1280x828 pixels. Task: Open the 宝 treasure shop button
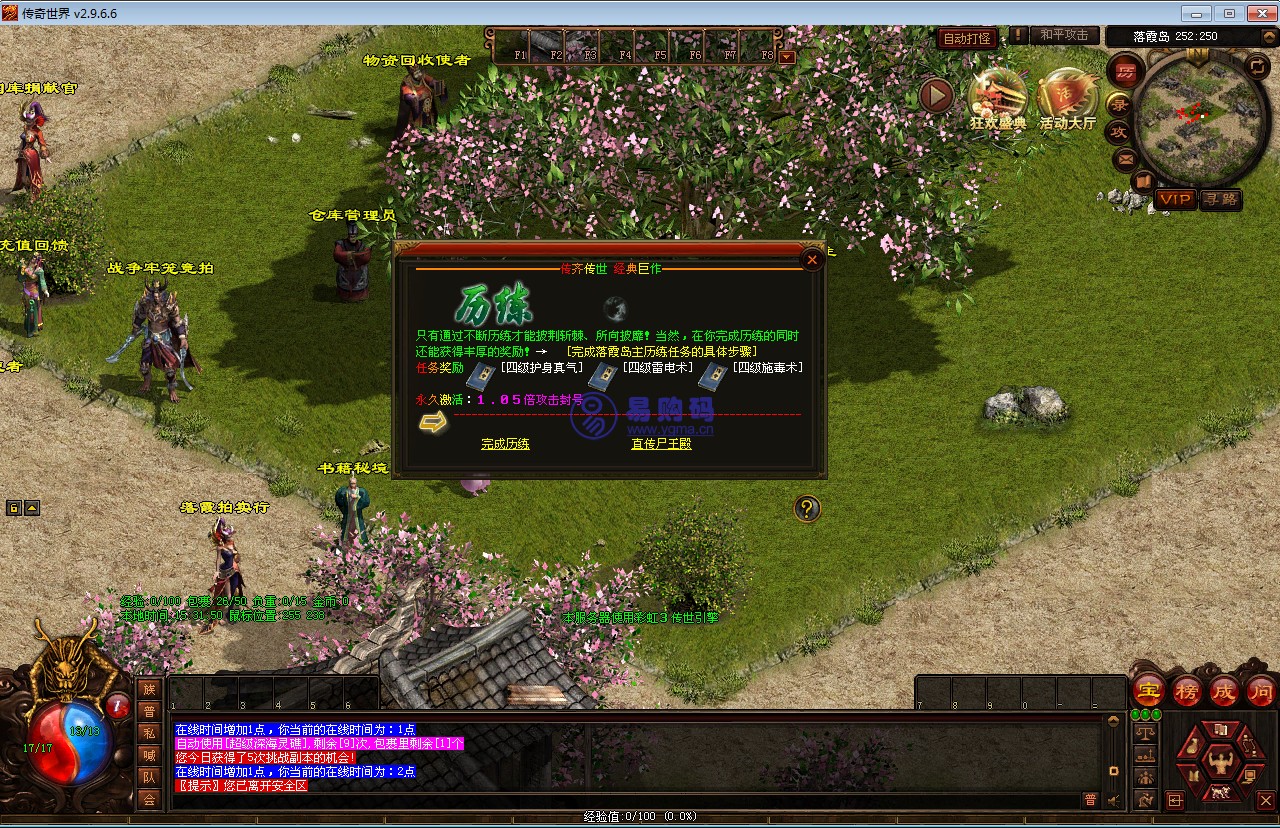coord(1149,691)
